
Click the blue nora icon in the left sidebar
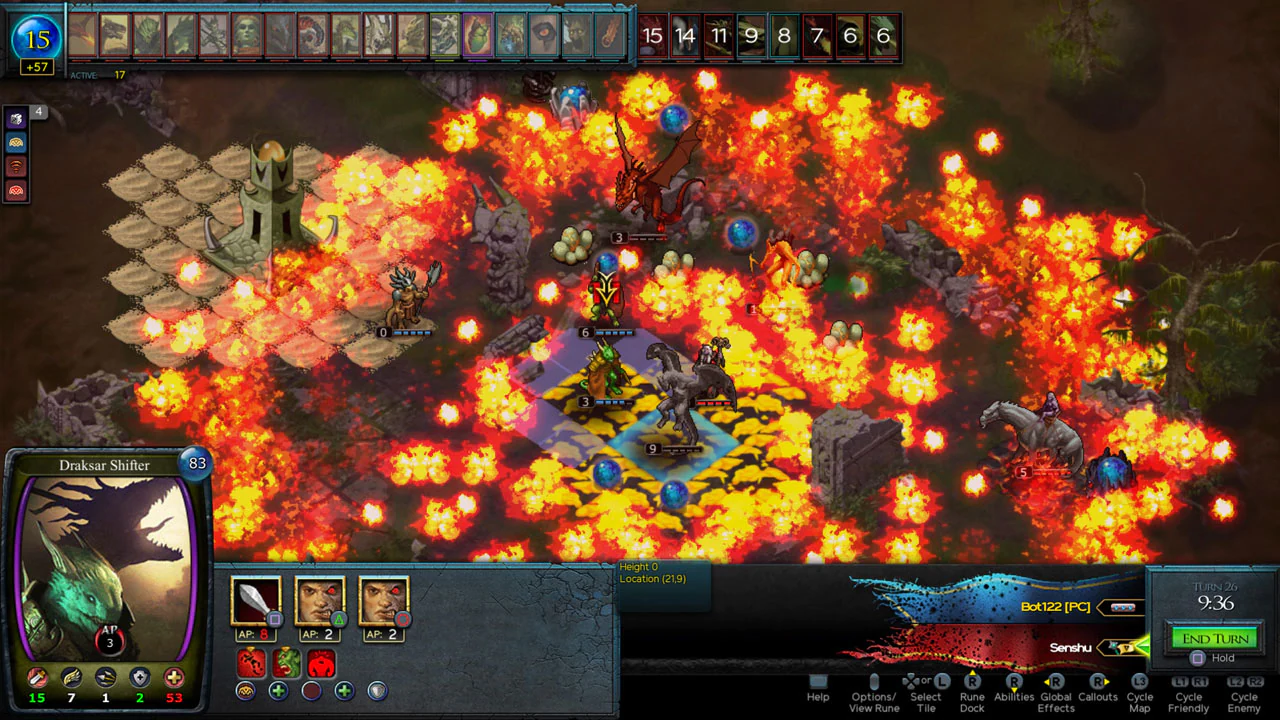point(16,142)
